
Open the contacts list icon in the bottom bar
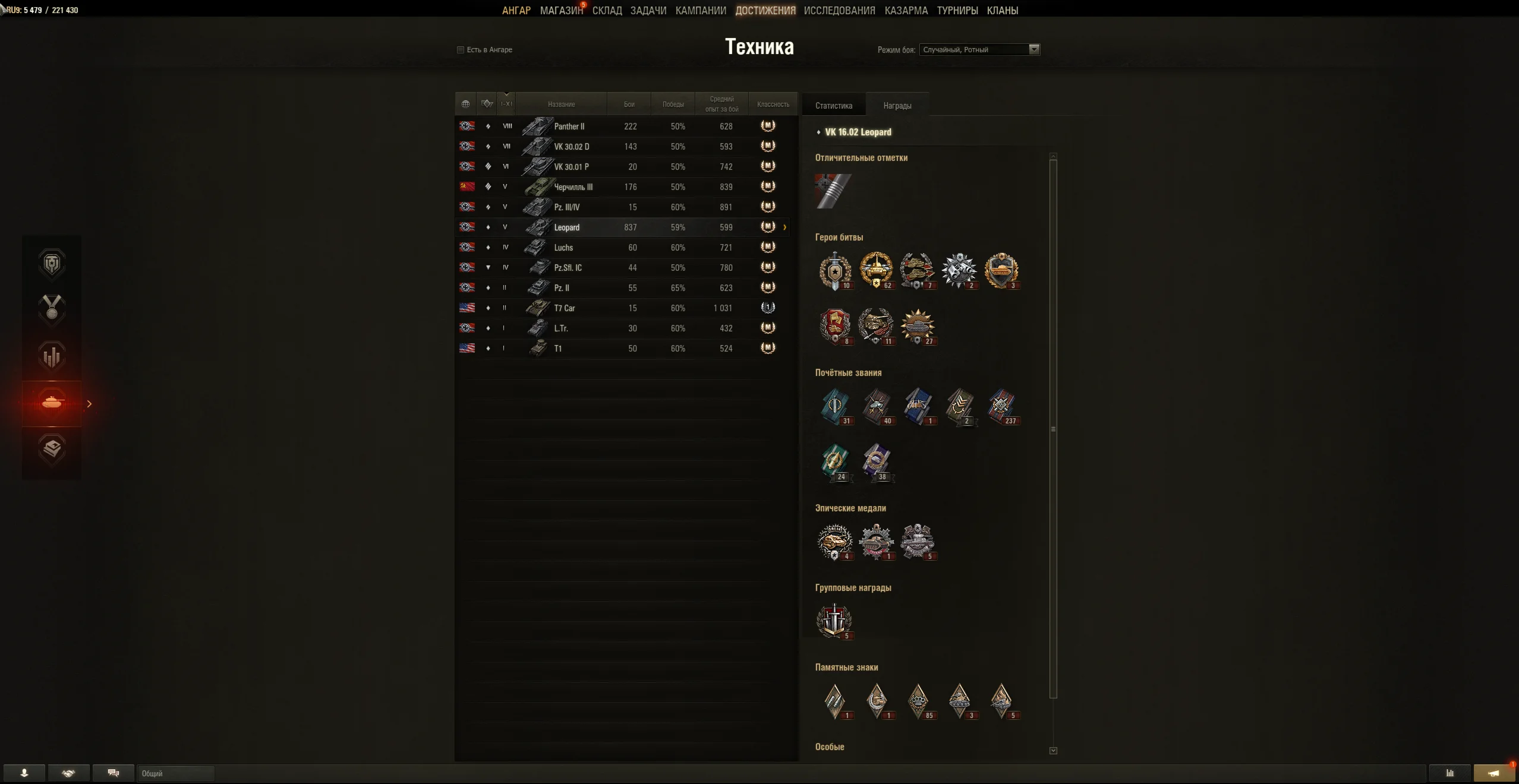(x=24, y=773)
